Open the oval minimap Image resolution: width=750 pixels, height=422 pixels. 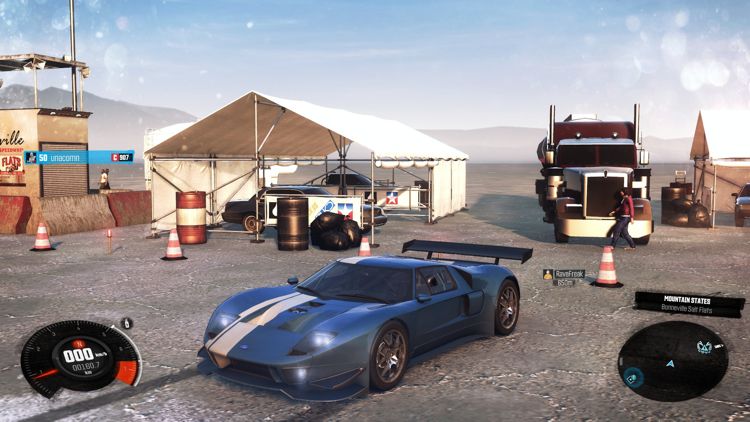[672, 359]
